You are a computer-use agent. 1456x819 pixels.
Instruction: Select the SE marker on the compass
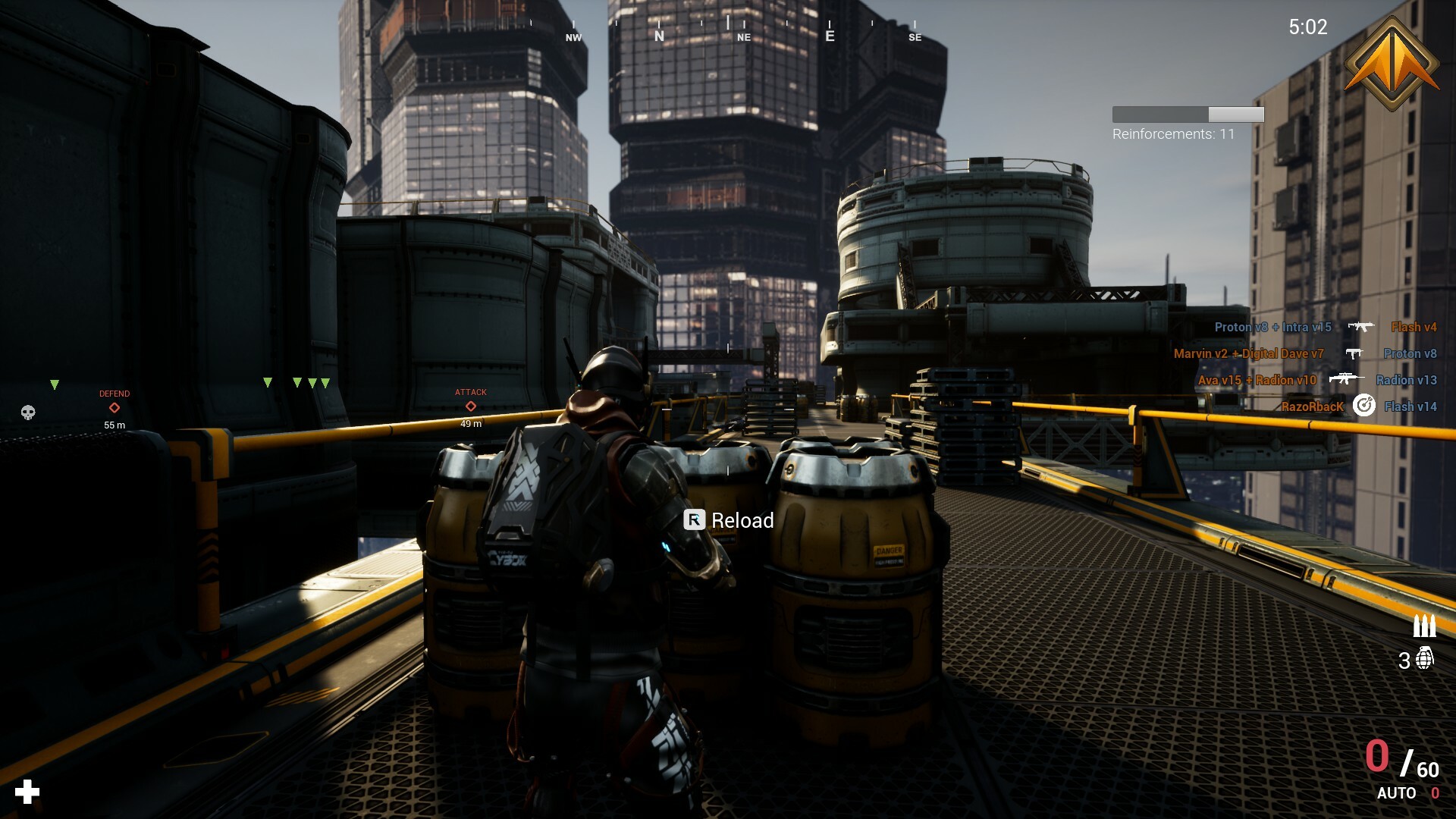914,36
